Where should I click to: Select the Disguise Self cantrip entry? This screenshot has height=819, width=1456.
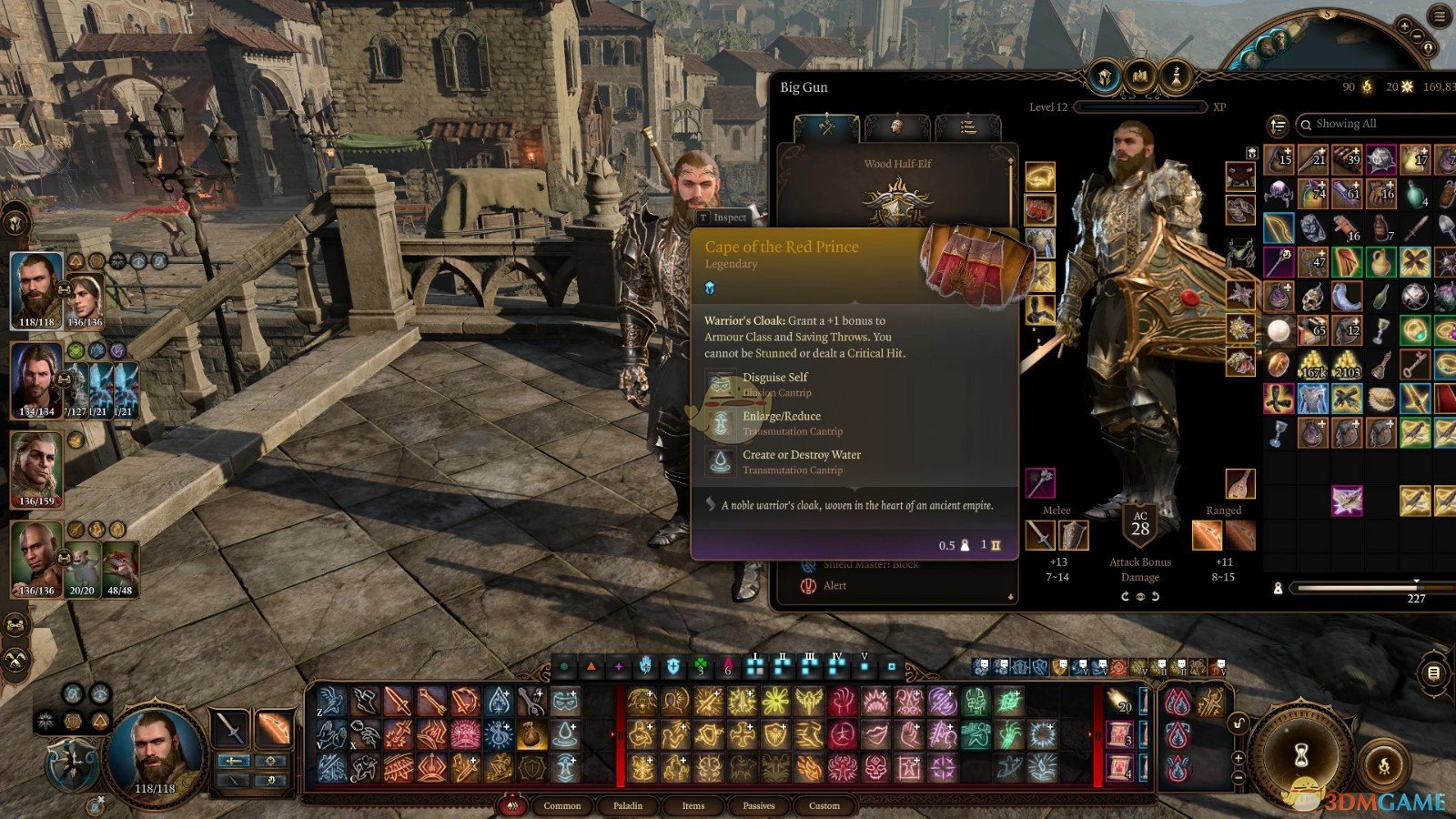[x=774, y=384]
